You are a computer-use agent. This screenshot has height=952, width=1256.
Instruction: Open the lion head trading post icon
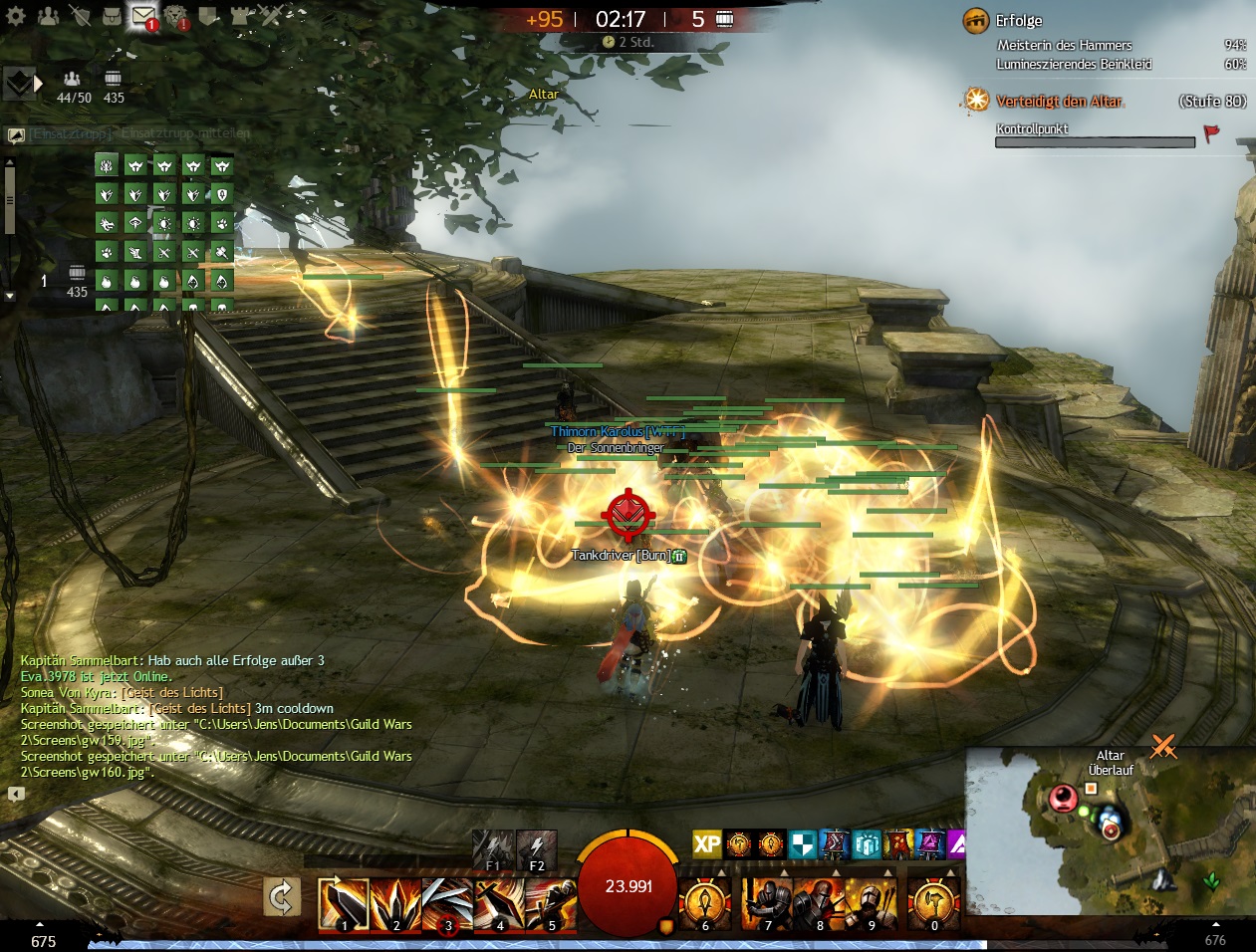tap(176, 16)
